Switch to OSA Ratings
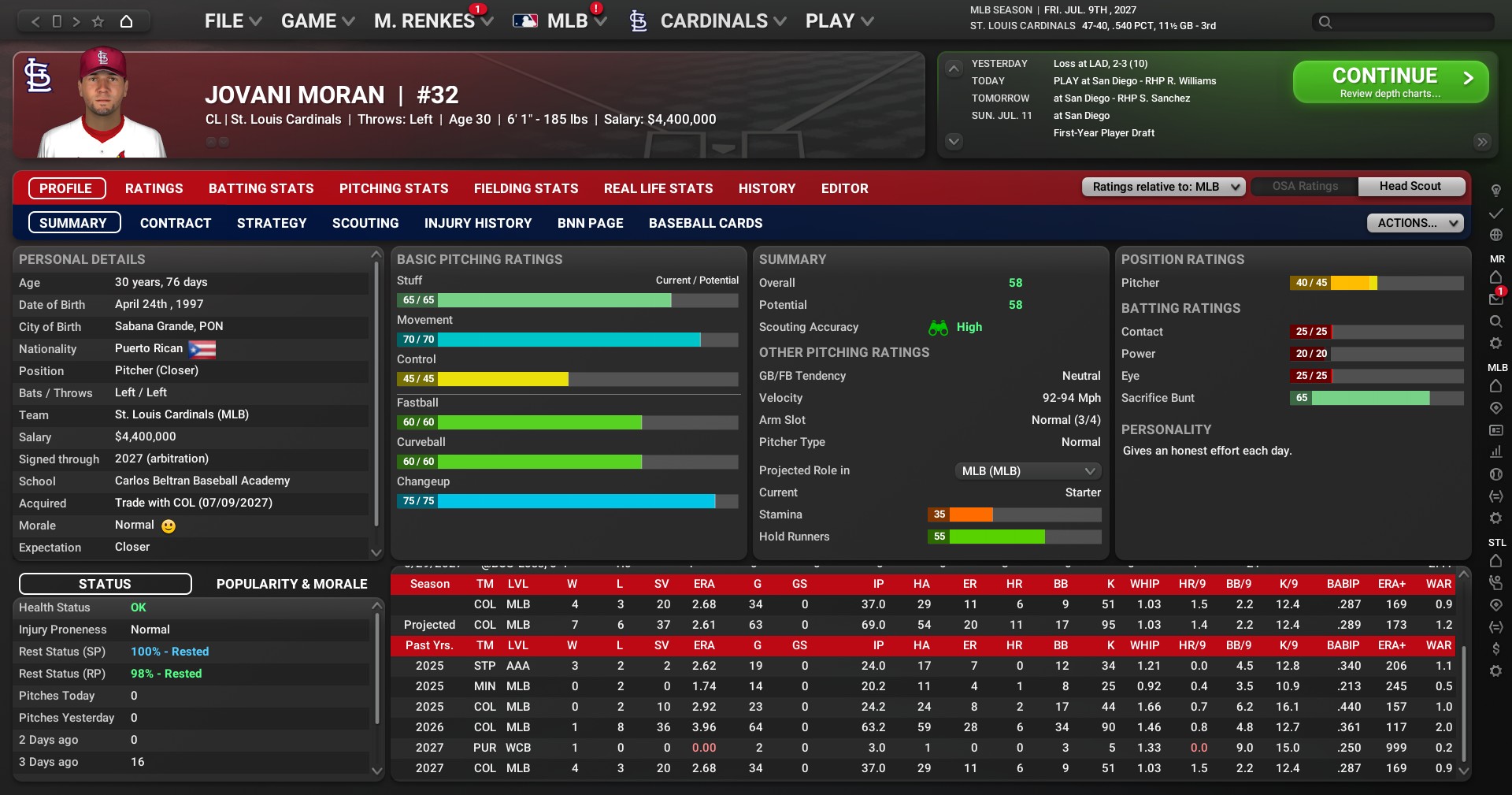Screen dimensions: 1512x795 (1305, 187)
